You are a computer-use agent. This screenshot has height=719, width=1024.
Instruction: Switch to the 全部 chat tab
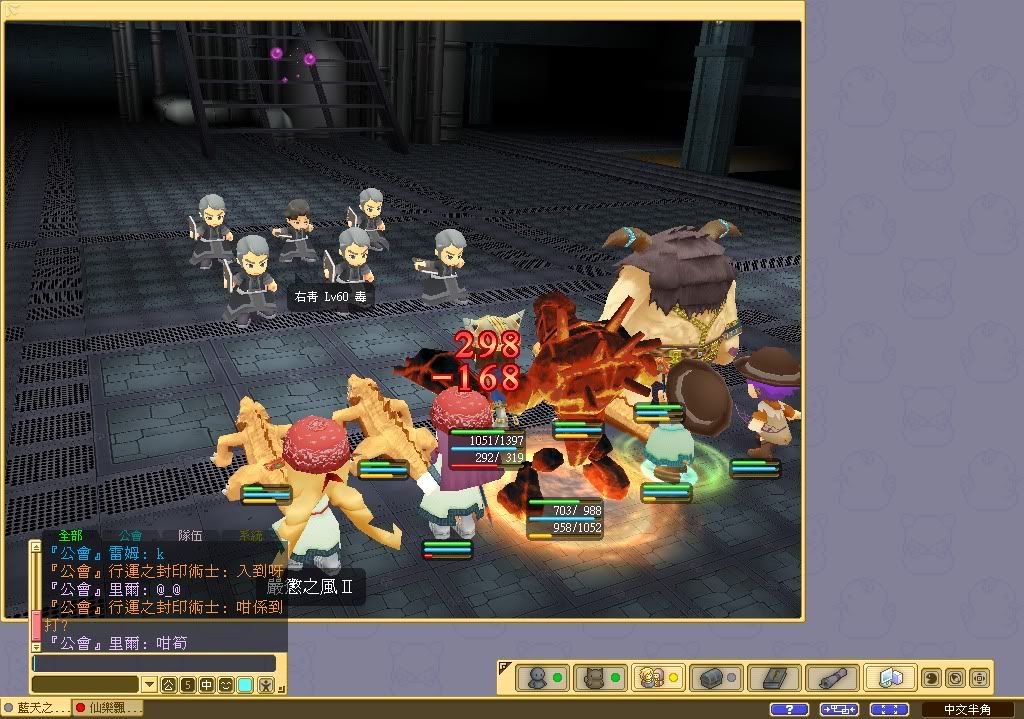click(69, 536)
